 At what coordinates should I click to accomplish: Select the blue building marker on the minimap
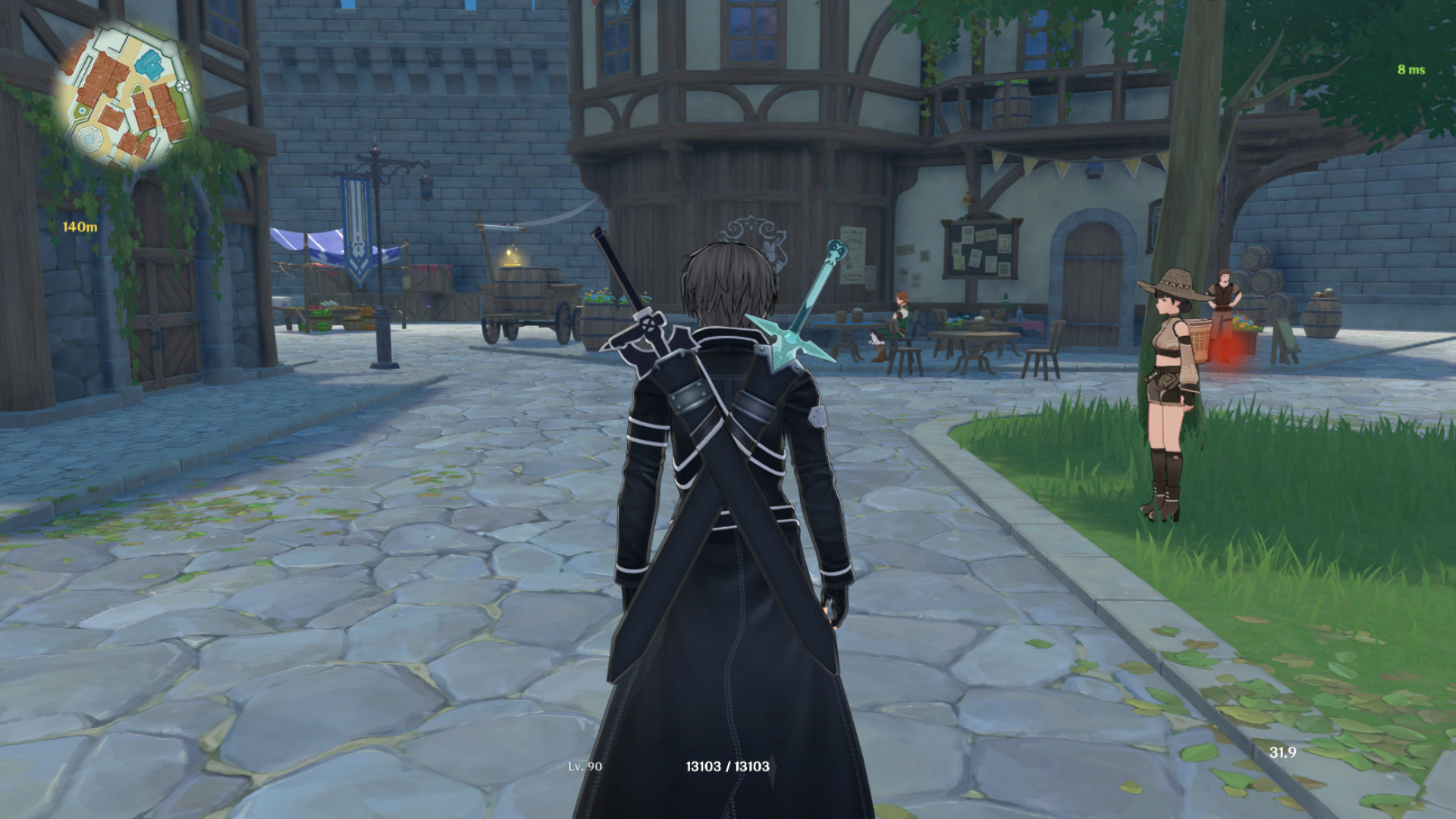click(151, 64)
